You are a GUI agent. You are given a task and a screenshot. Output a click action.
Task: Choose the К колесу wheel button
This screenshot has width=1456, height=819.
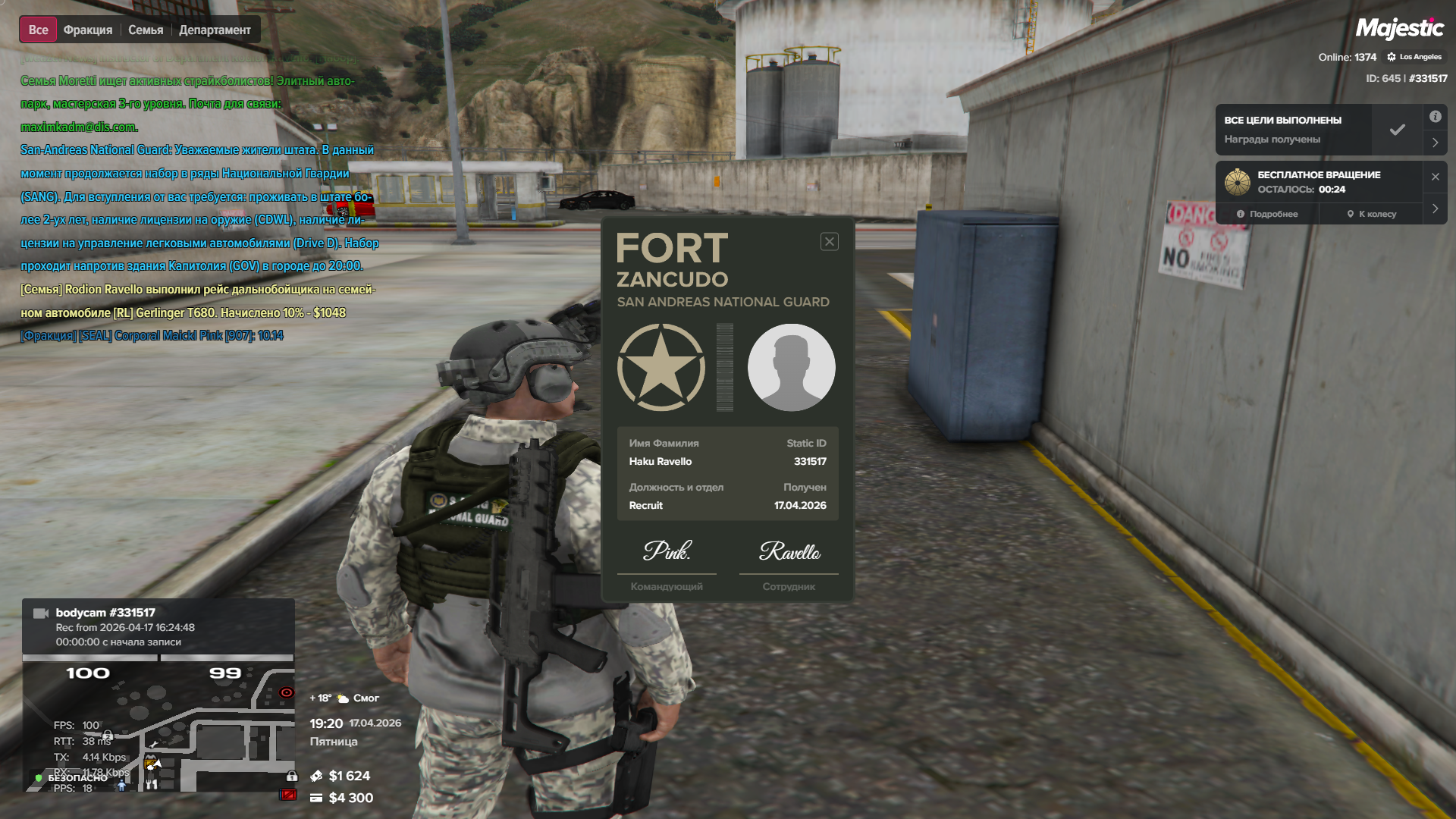tap(1371, 214)
